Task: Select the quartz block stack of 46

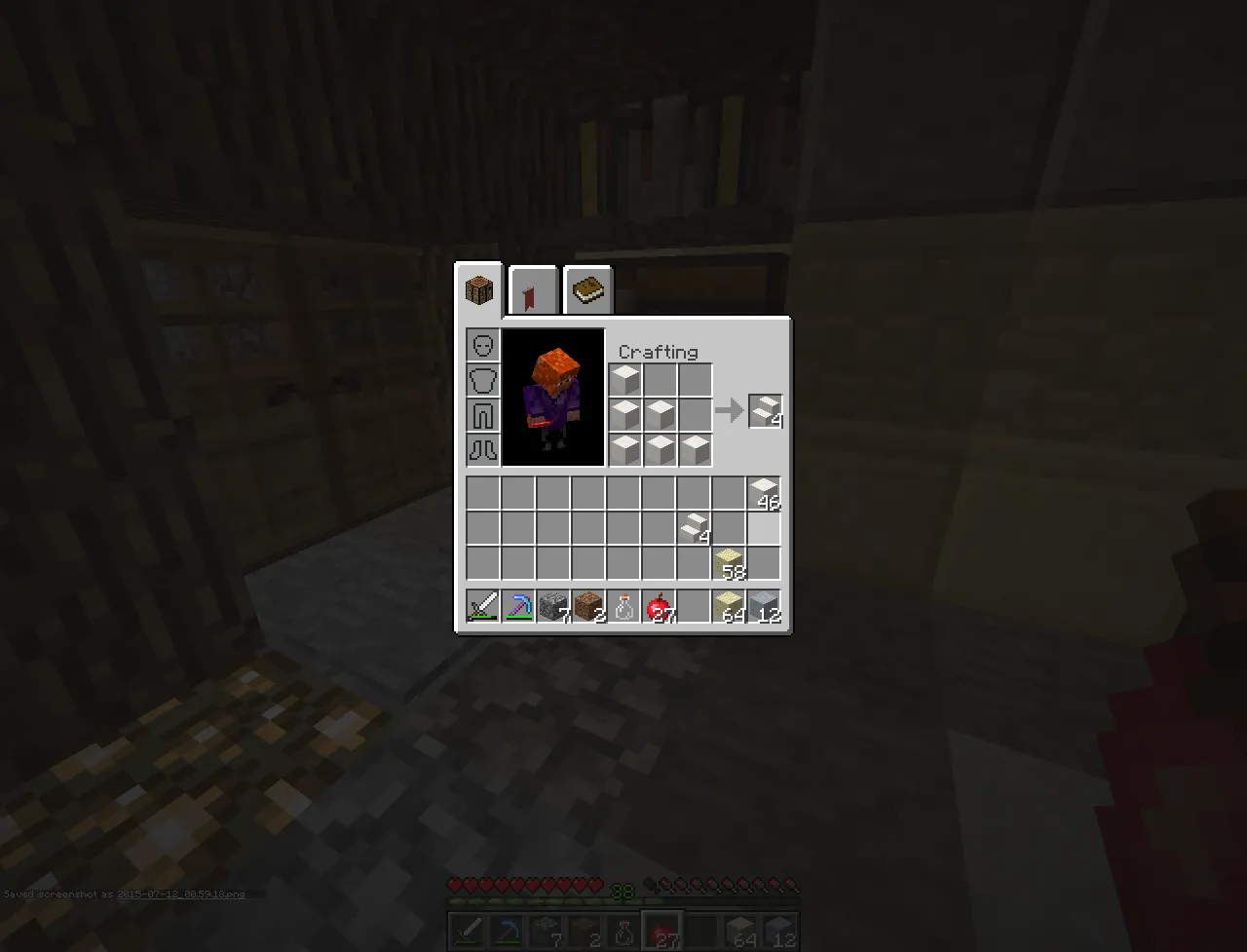Action: tap(765, 492)
